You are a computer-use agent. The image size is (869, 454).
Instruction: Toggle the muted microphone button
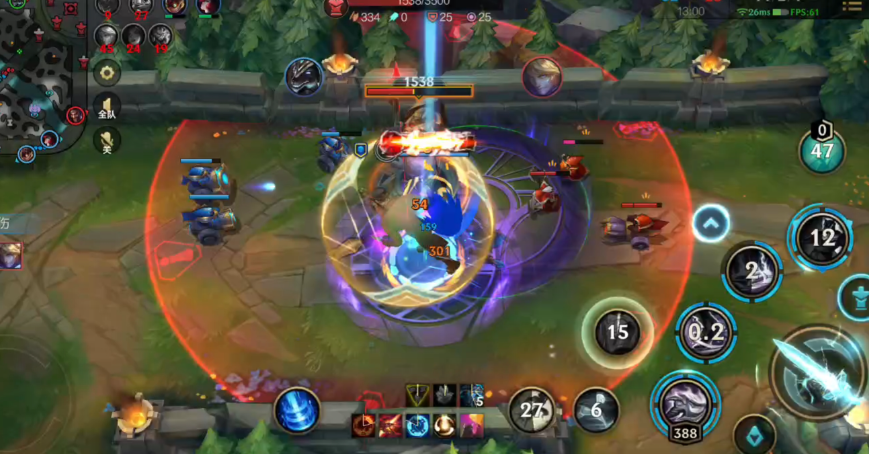point(107,140)
